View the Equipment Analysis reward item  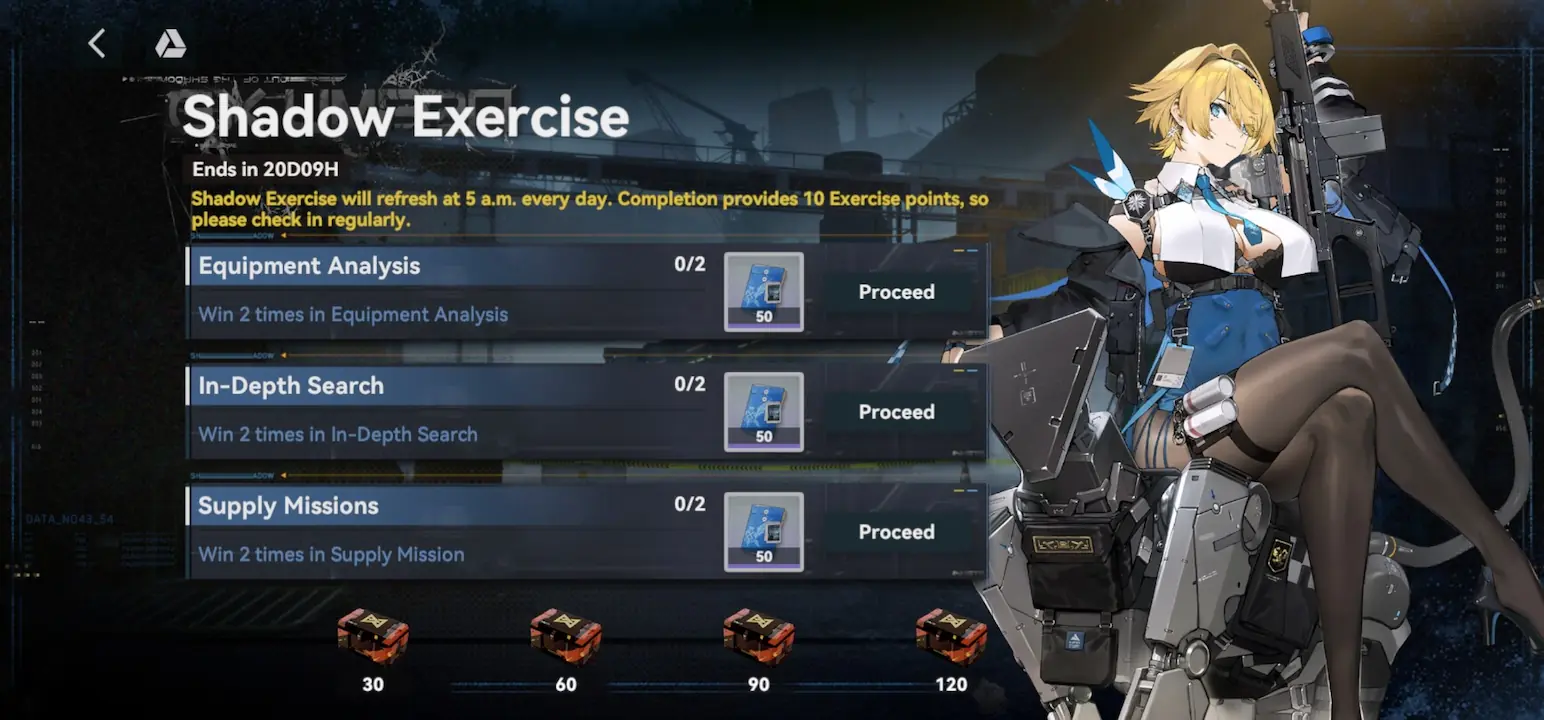(x=763, y=291)
